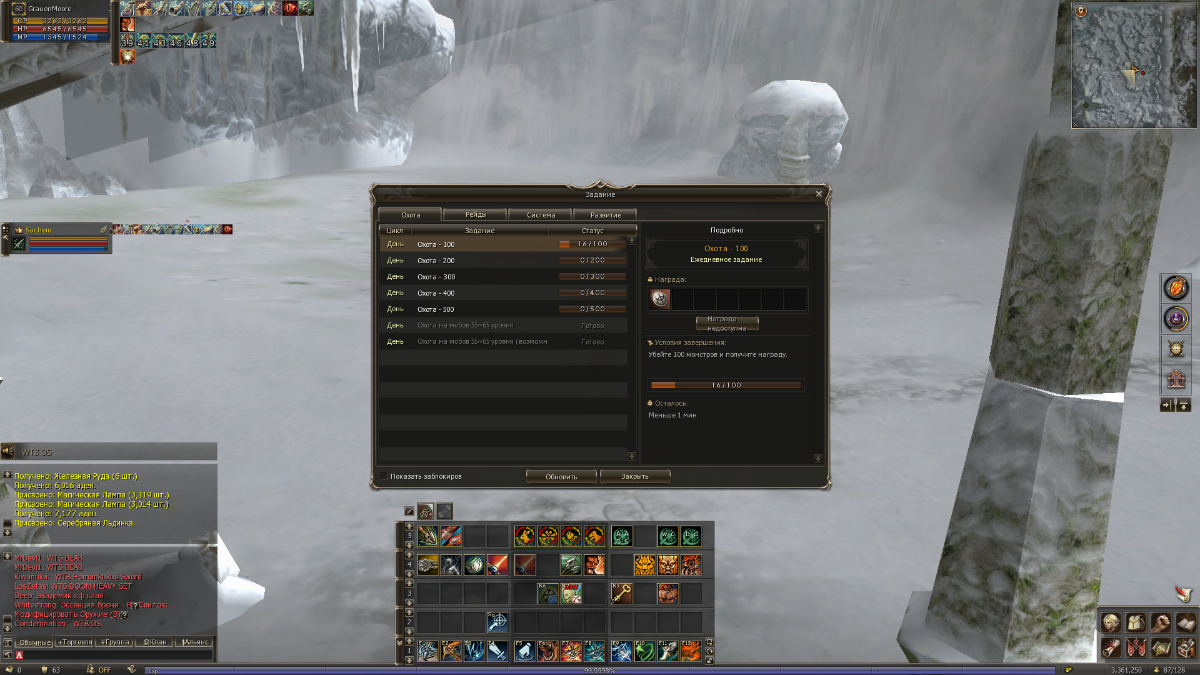Open the Система tab
Viewport: 1200px width, 675px height.
pos(540,215)
